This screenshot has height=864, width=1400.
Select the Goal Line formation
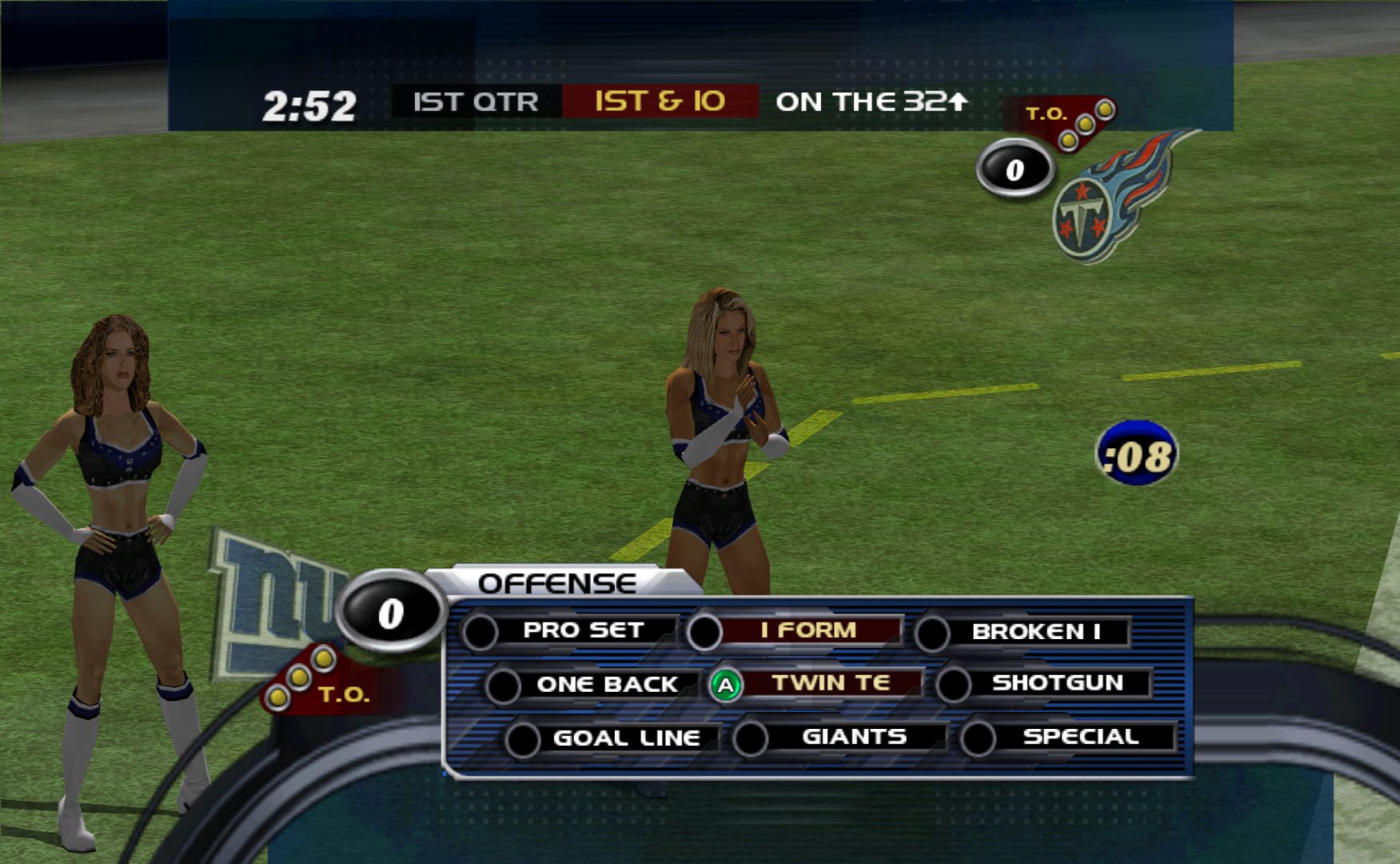(625, 738)
